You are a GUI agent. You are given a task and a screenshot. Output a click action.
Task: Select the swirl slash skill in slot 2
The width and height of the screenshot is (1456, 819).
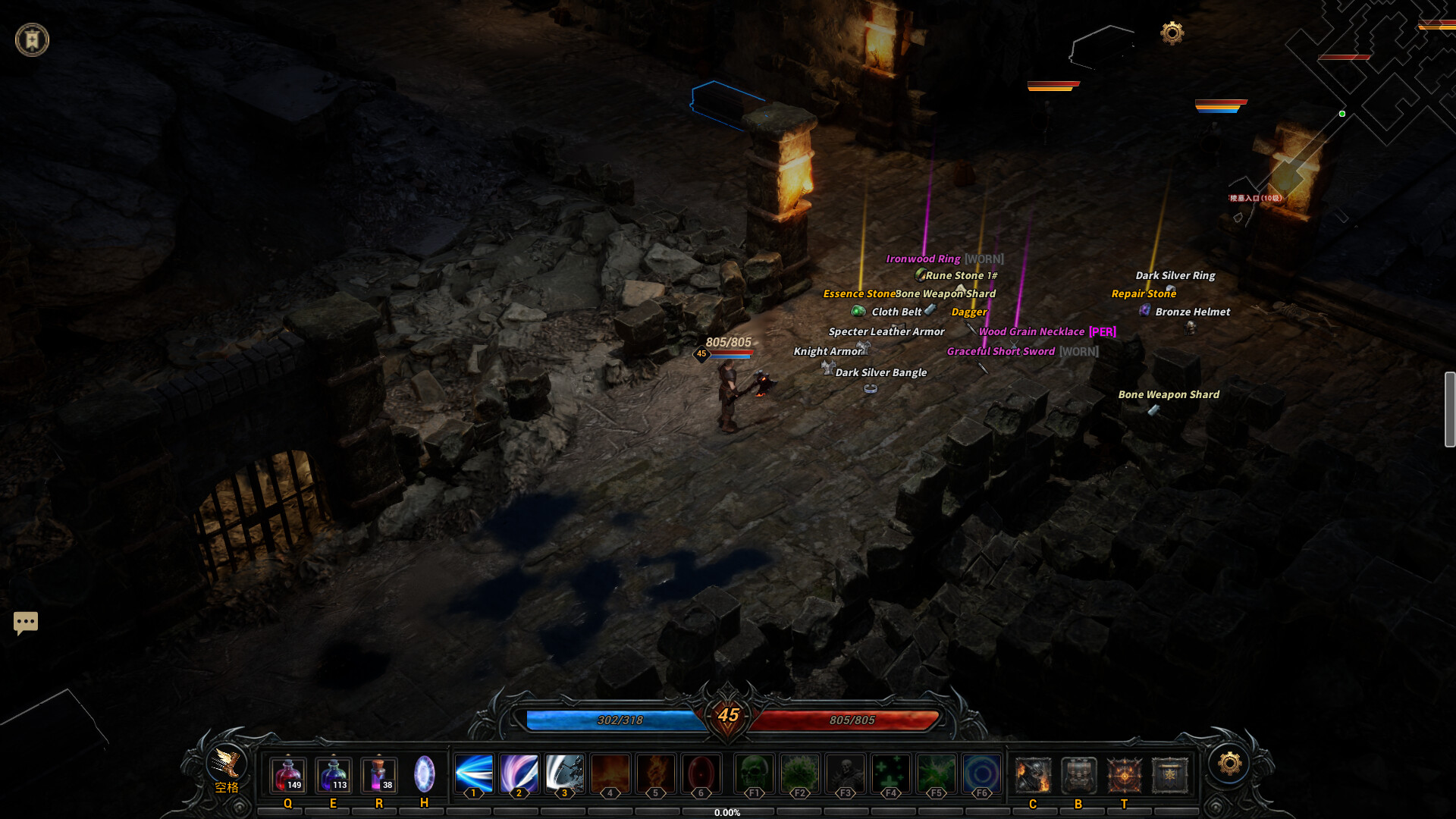[519, 773]
